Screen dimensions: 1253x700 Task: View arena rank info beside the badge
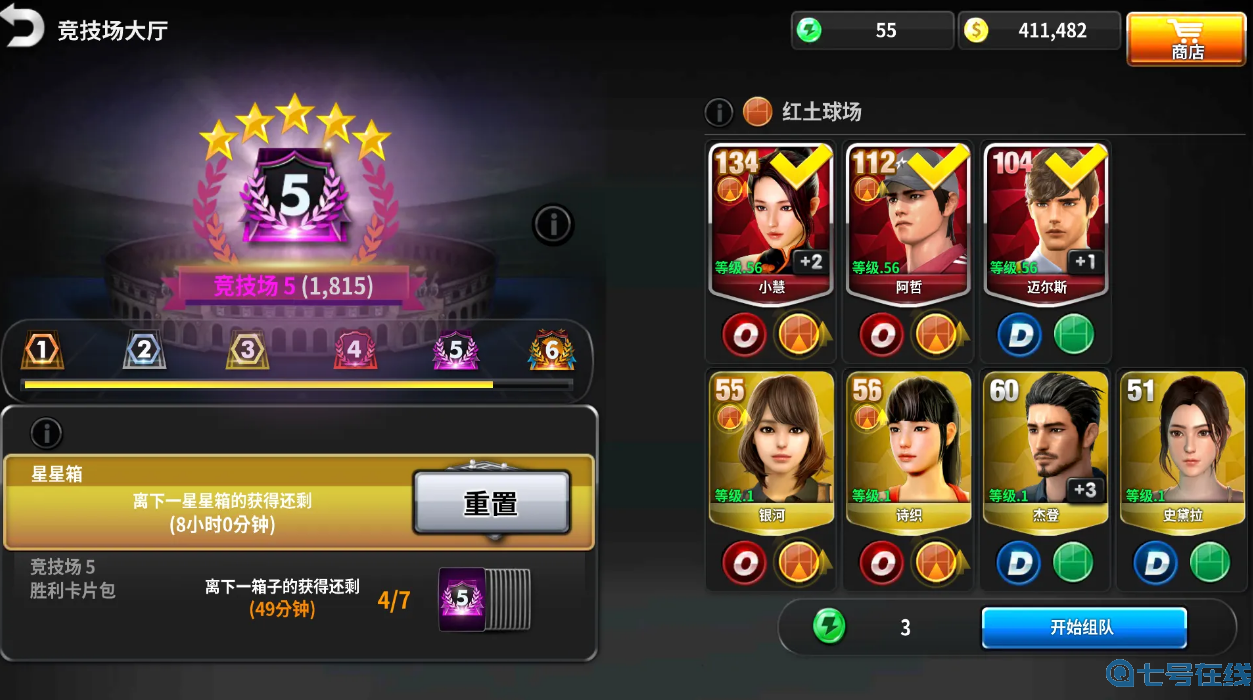(553, 224)
